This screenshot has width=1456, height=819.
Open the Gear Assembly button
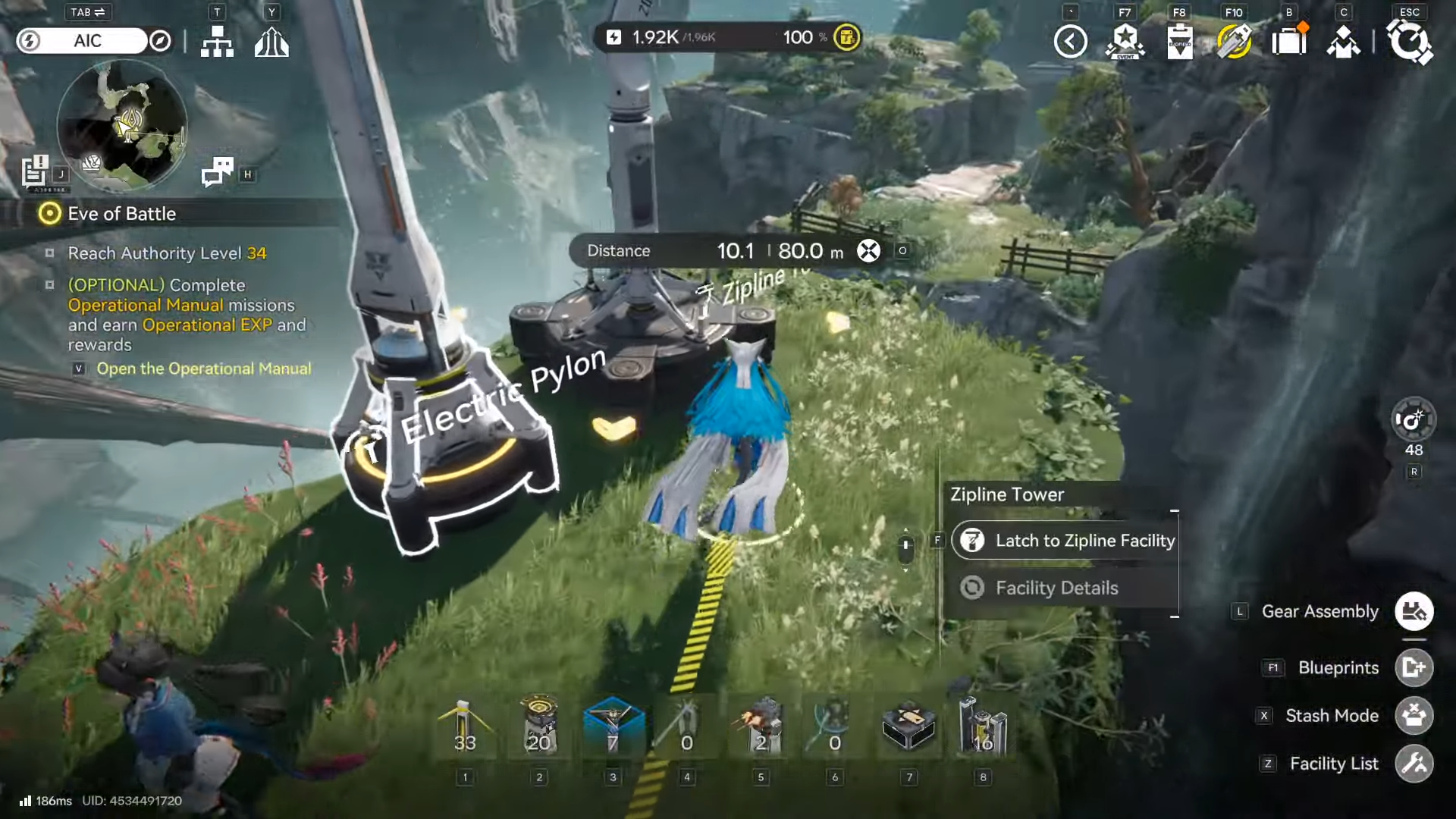[x=1414, y=611]
